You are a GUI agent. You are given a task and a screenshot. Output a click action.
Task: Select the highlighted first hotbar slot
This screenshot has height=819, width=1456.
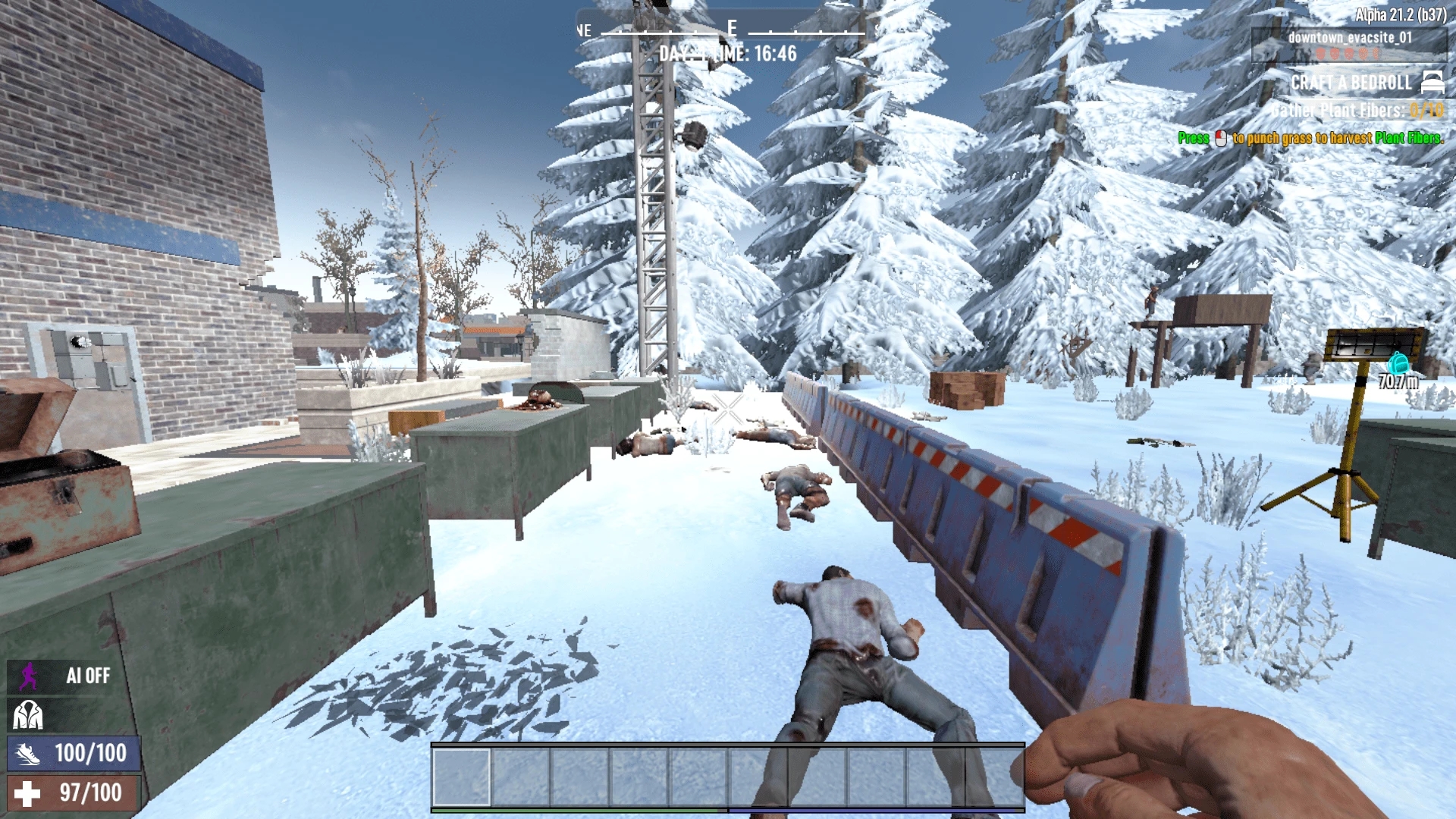[461, 777]
